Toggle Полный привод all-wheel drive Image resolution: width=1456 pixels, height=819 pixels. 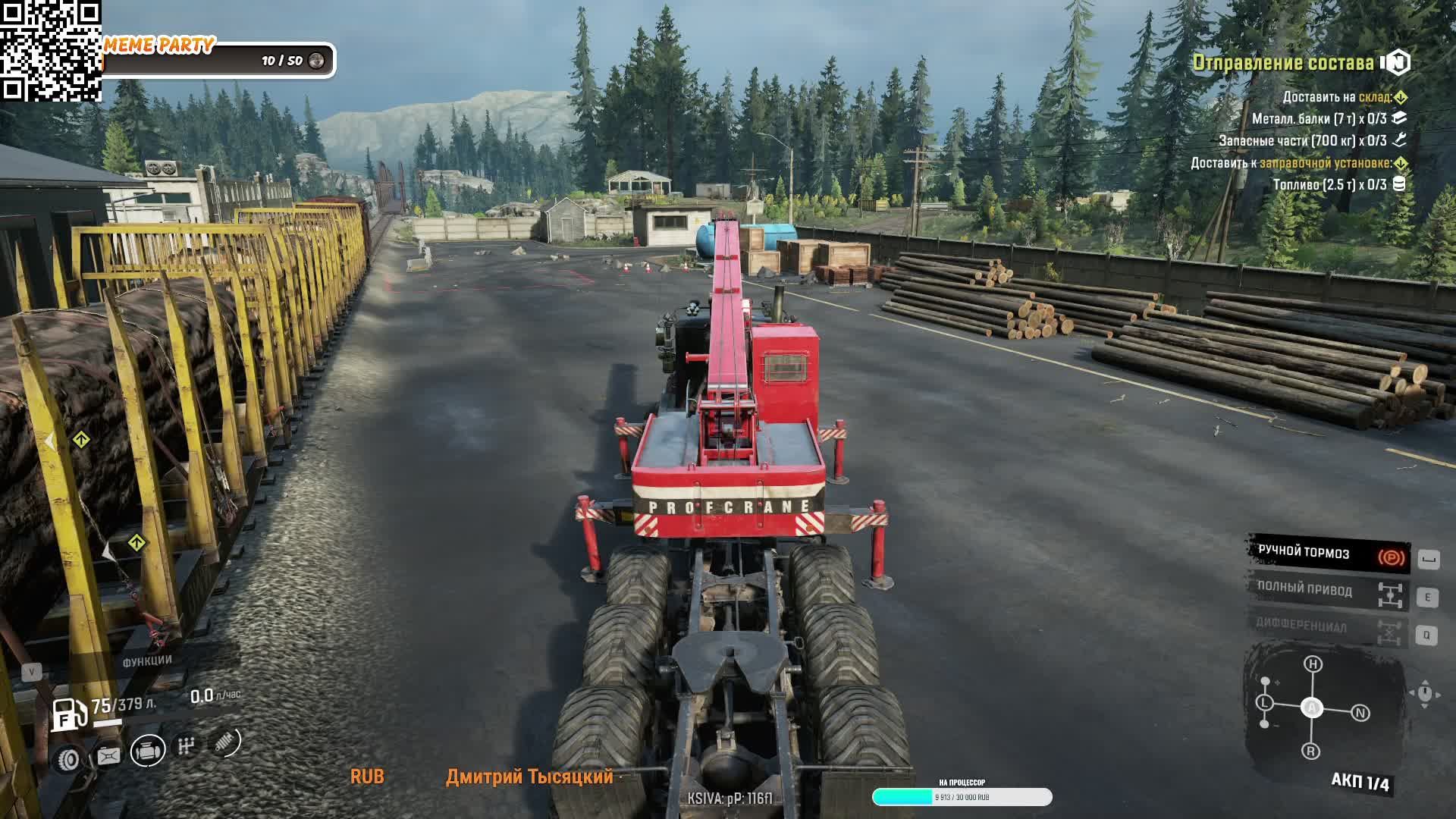click(x=1329, y=591)
